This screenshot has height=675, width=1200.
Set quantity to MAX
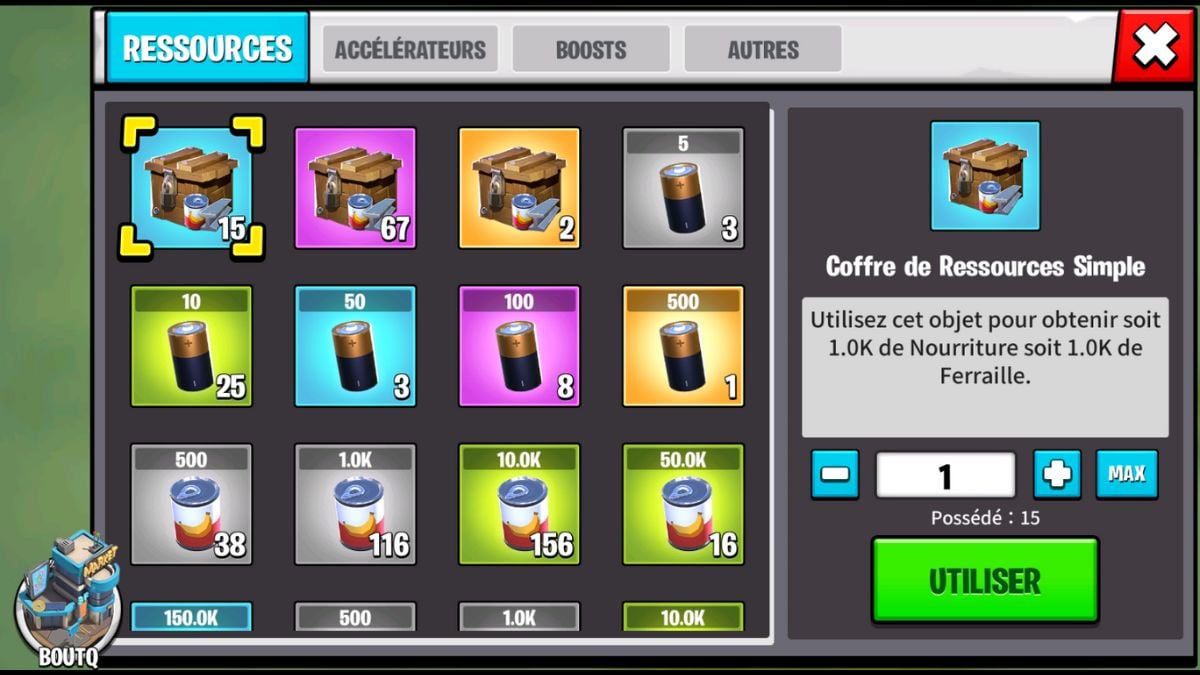(1127, 474)
